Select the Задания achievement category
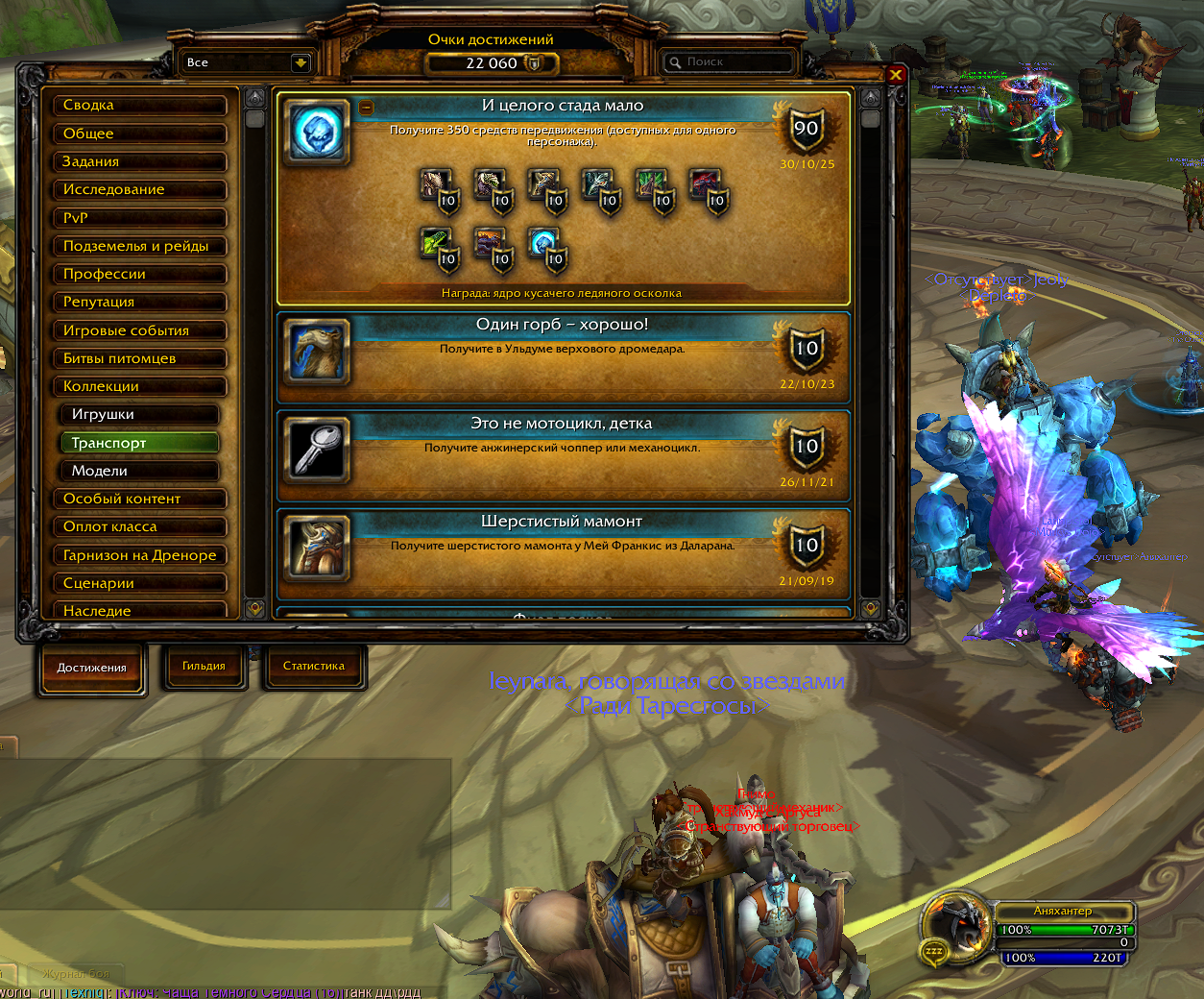1204x999 pixels. (x=139, y=161)
